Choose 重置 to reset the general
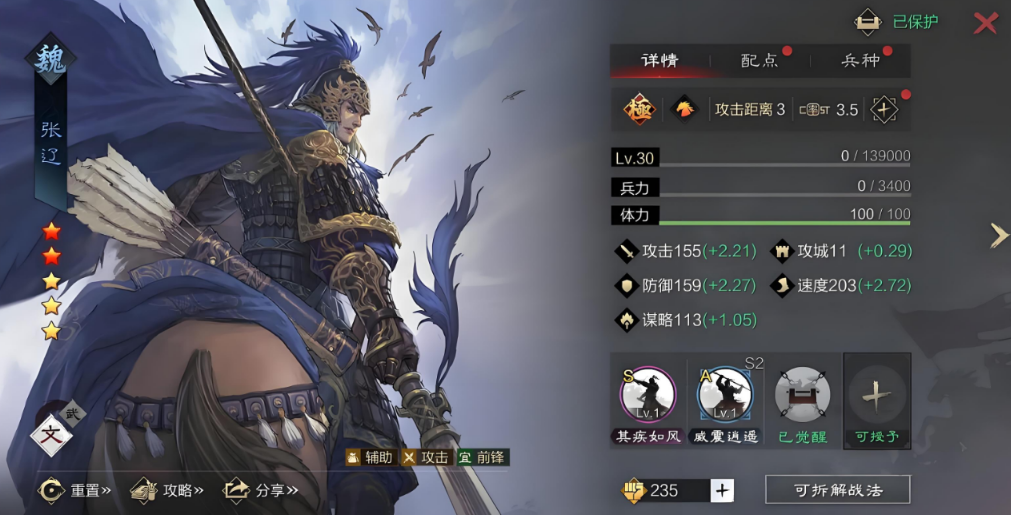The image size is (1011, 515). 76,490
